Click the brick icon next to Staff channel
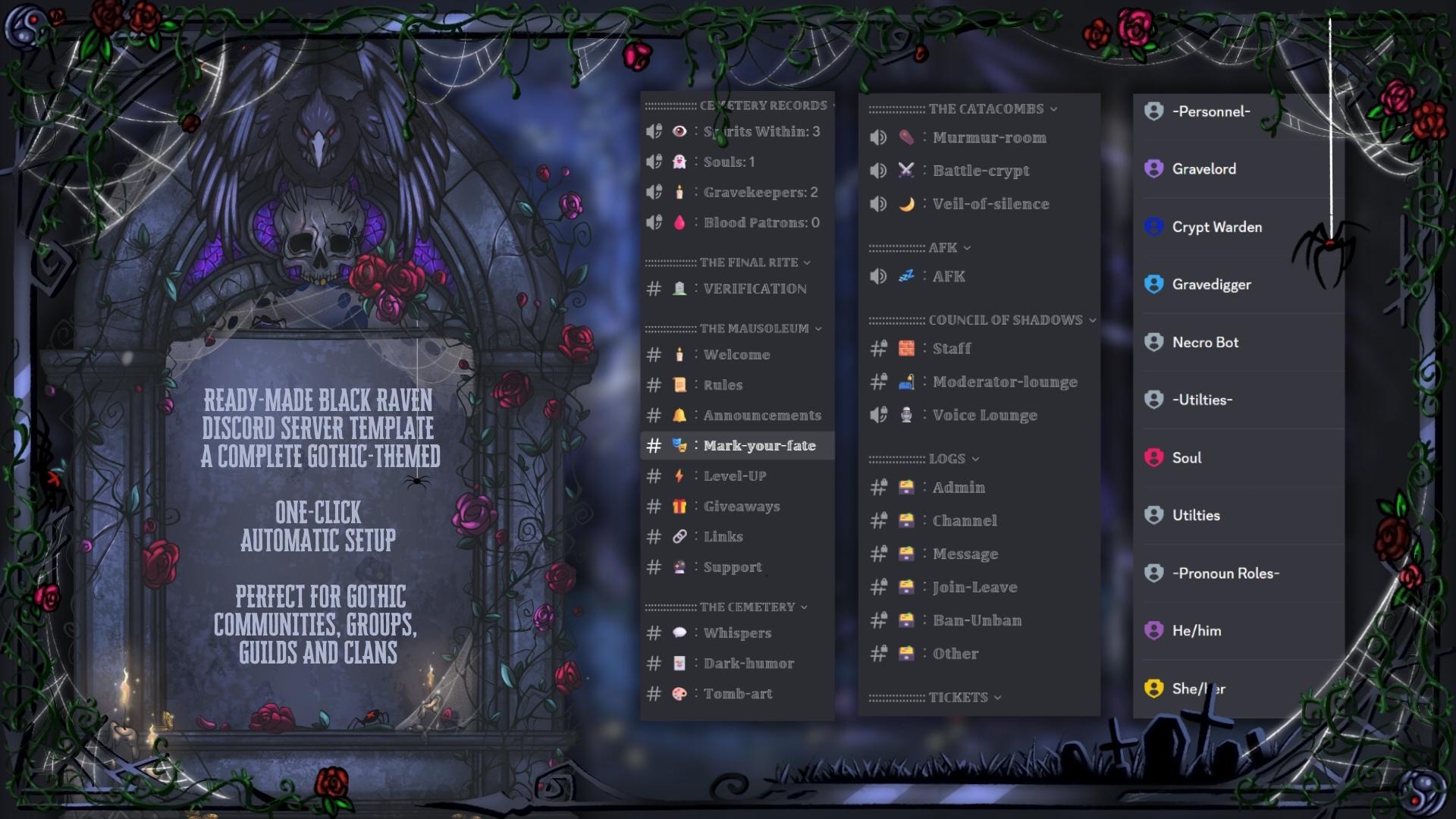 [x=908, y=348]
